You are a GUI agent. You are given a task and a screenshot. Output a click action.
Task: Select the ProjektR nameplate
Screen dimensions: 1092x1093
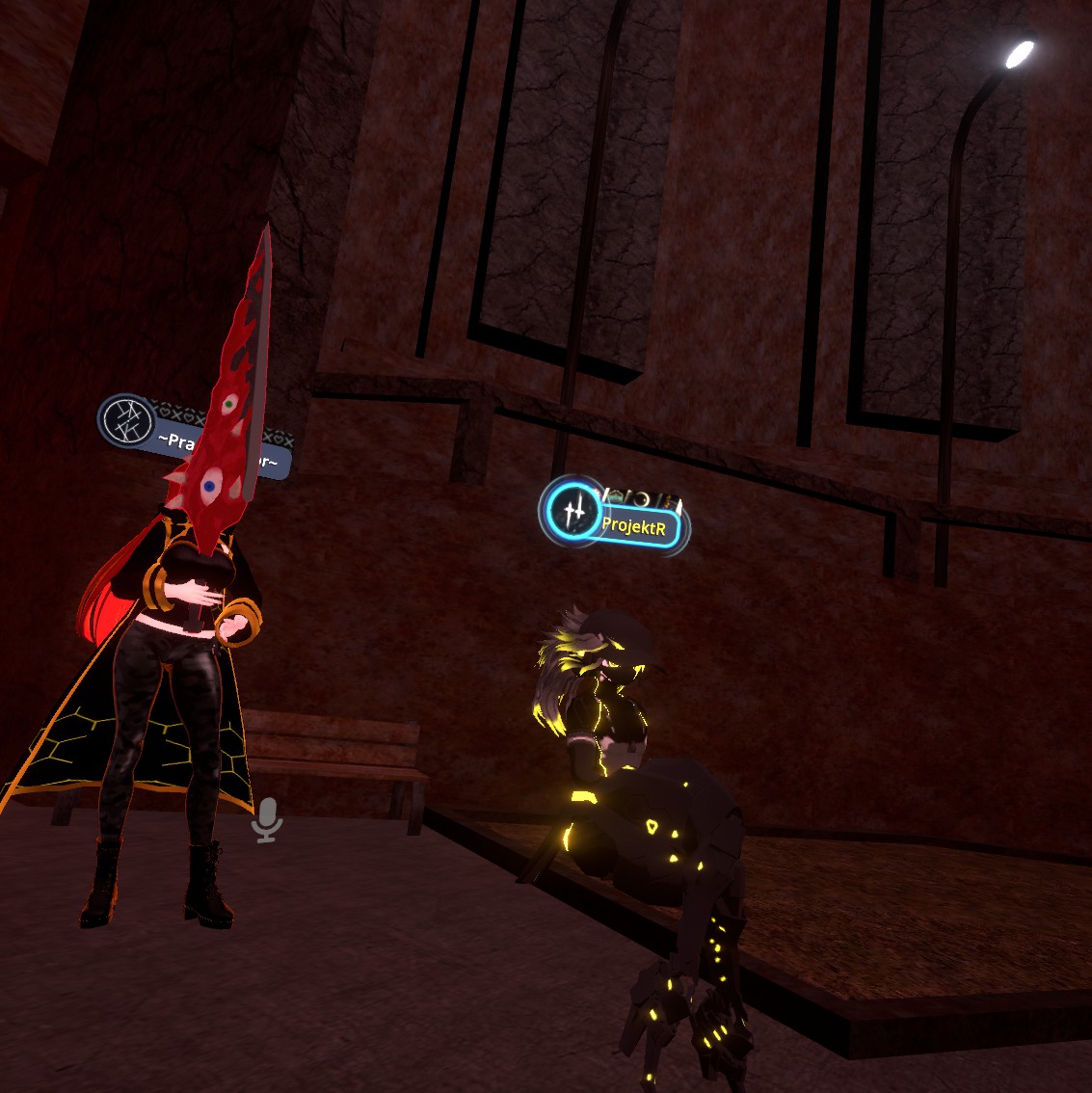pyautogui.click(x=636, y=526)
